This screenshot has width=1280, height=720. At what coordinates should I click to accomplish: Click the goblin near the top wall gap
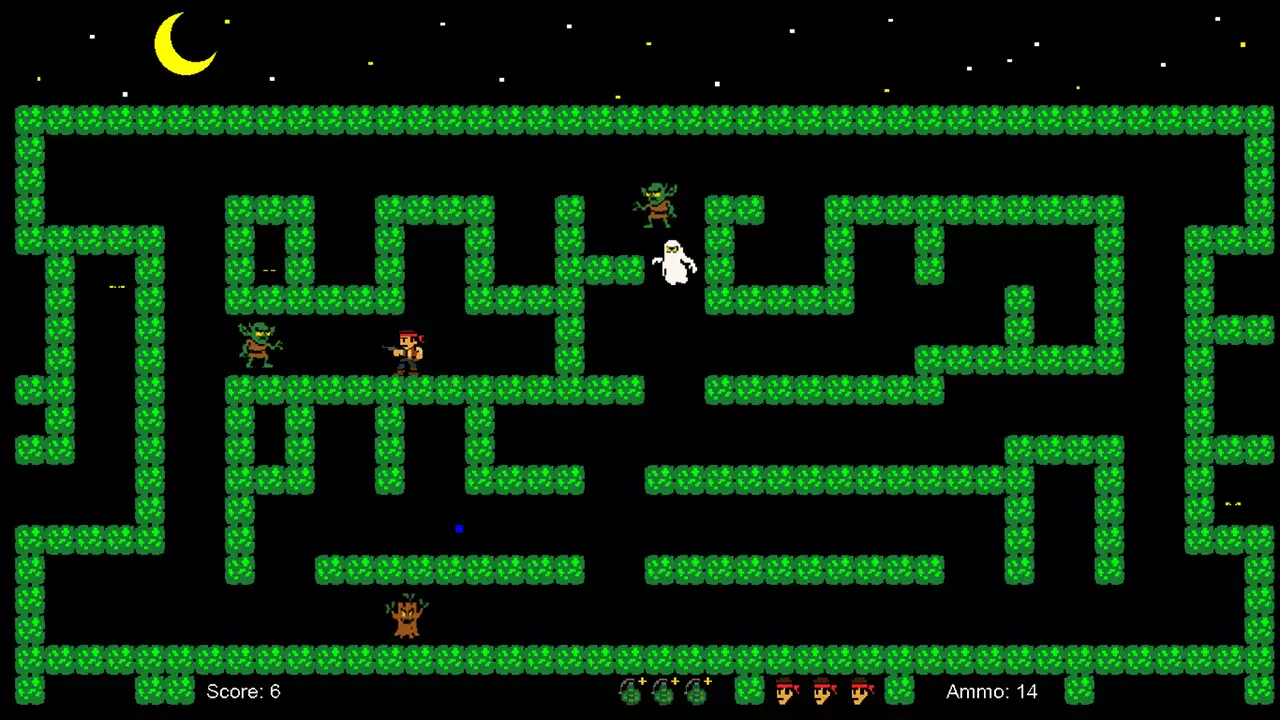pos(657,203)
